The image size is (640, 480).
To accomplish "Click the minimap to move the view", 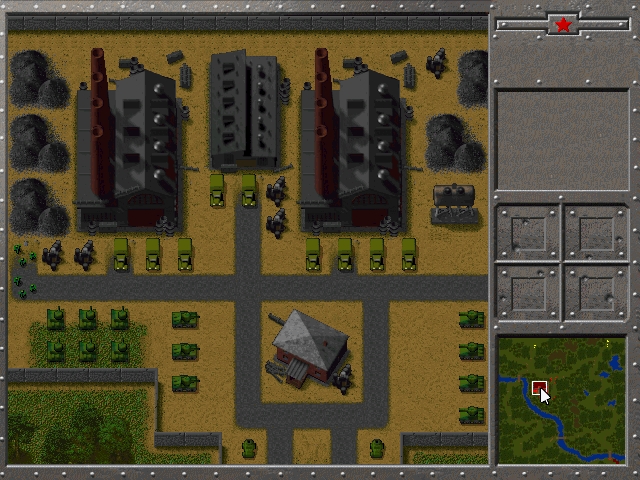I will click(562, 400).
